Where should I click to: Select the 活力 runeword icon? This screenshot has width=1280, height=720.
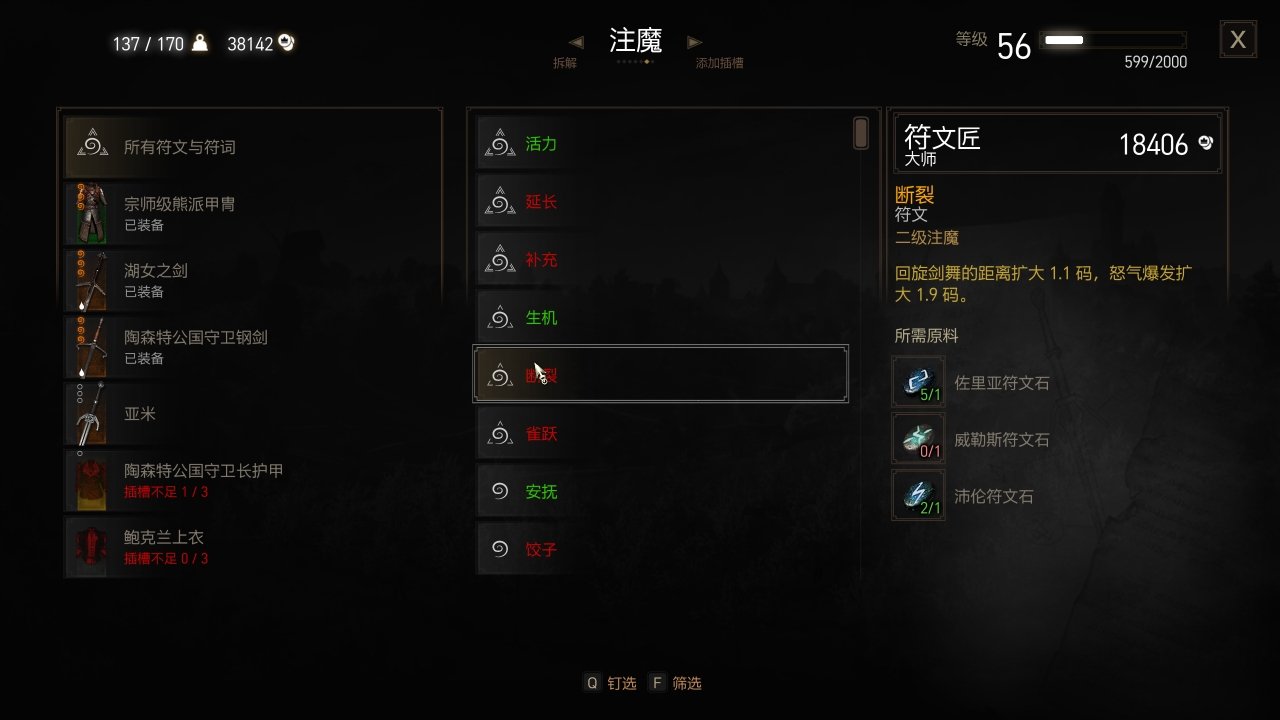[x=498, y=143]
